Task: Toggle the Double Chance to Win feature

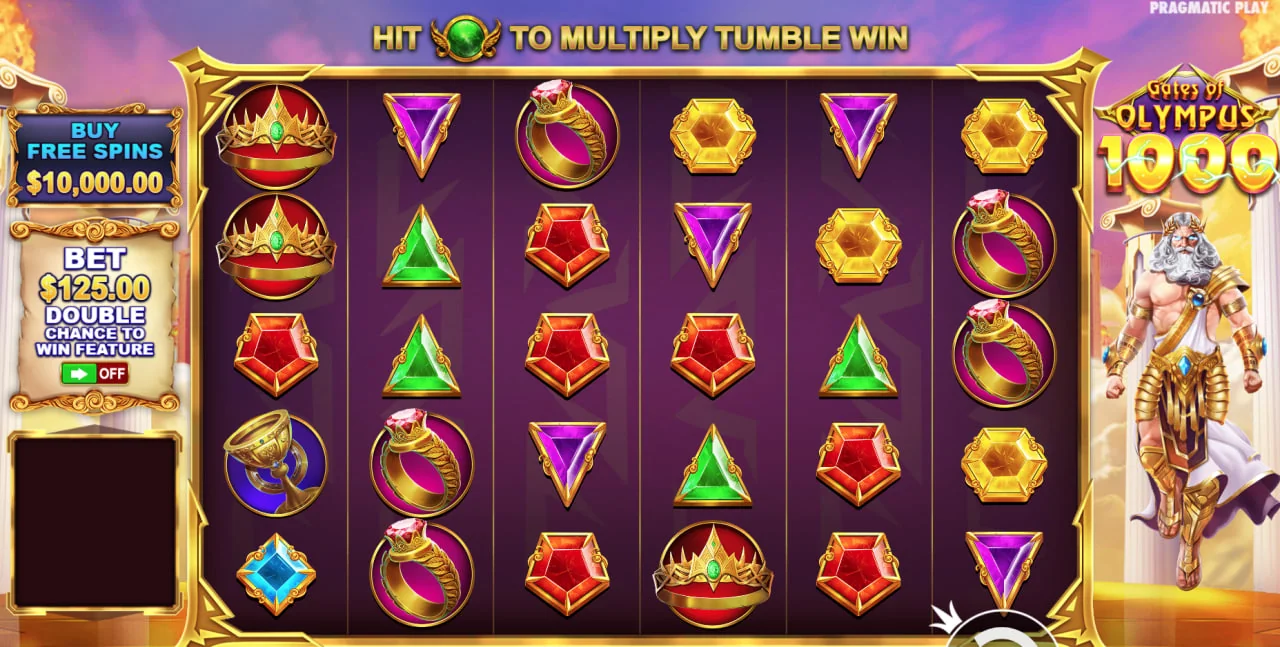Action: click(94, 373)
